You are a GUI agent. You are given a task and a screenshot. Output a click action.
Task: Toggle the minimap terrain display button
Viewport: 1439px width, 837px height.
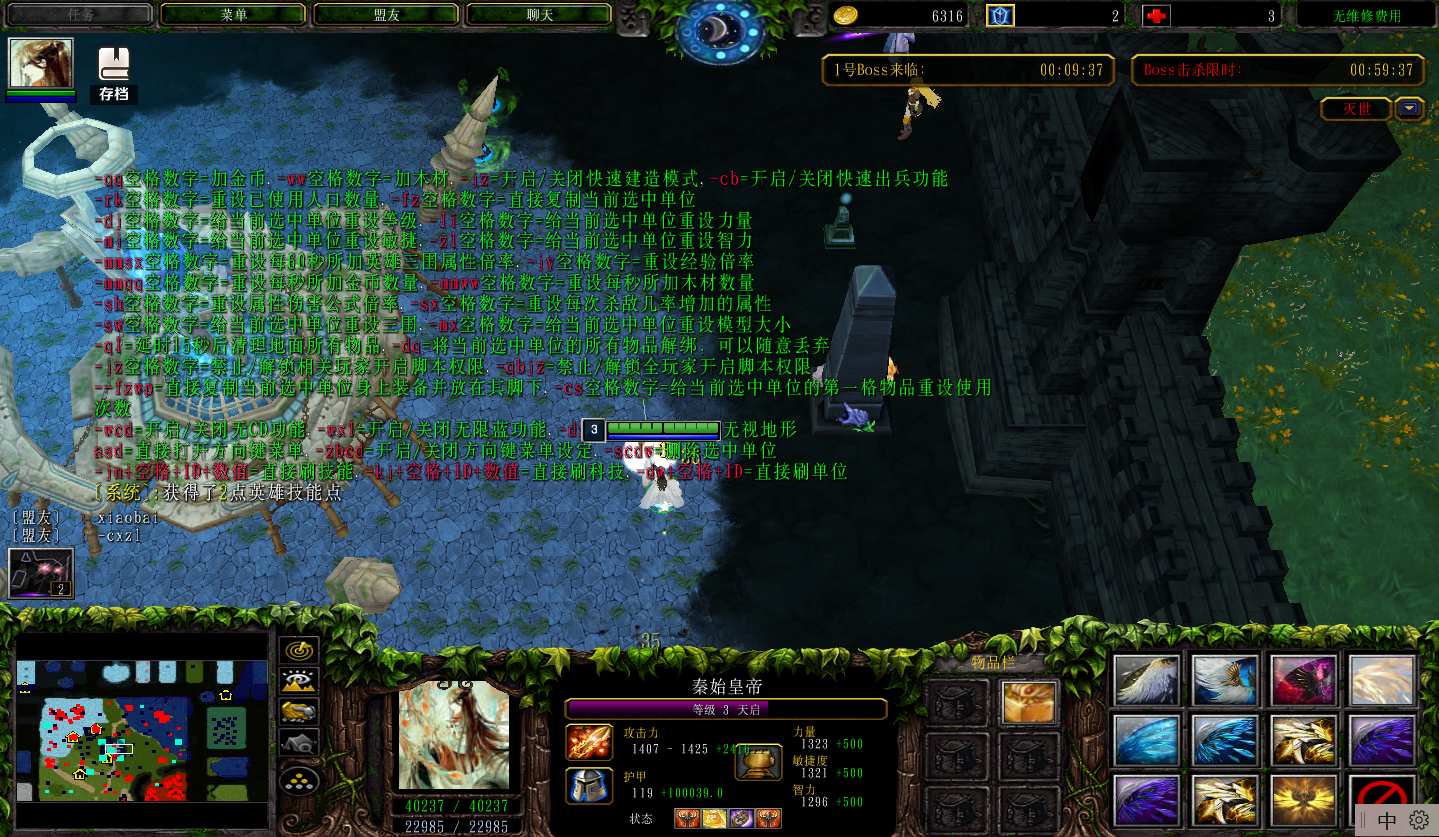(298, 681)
